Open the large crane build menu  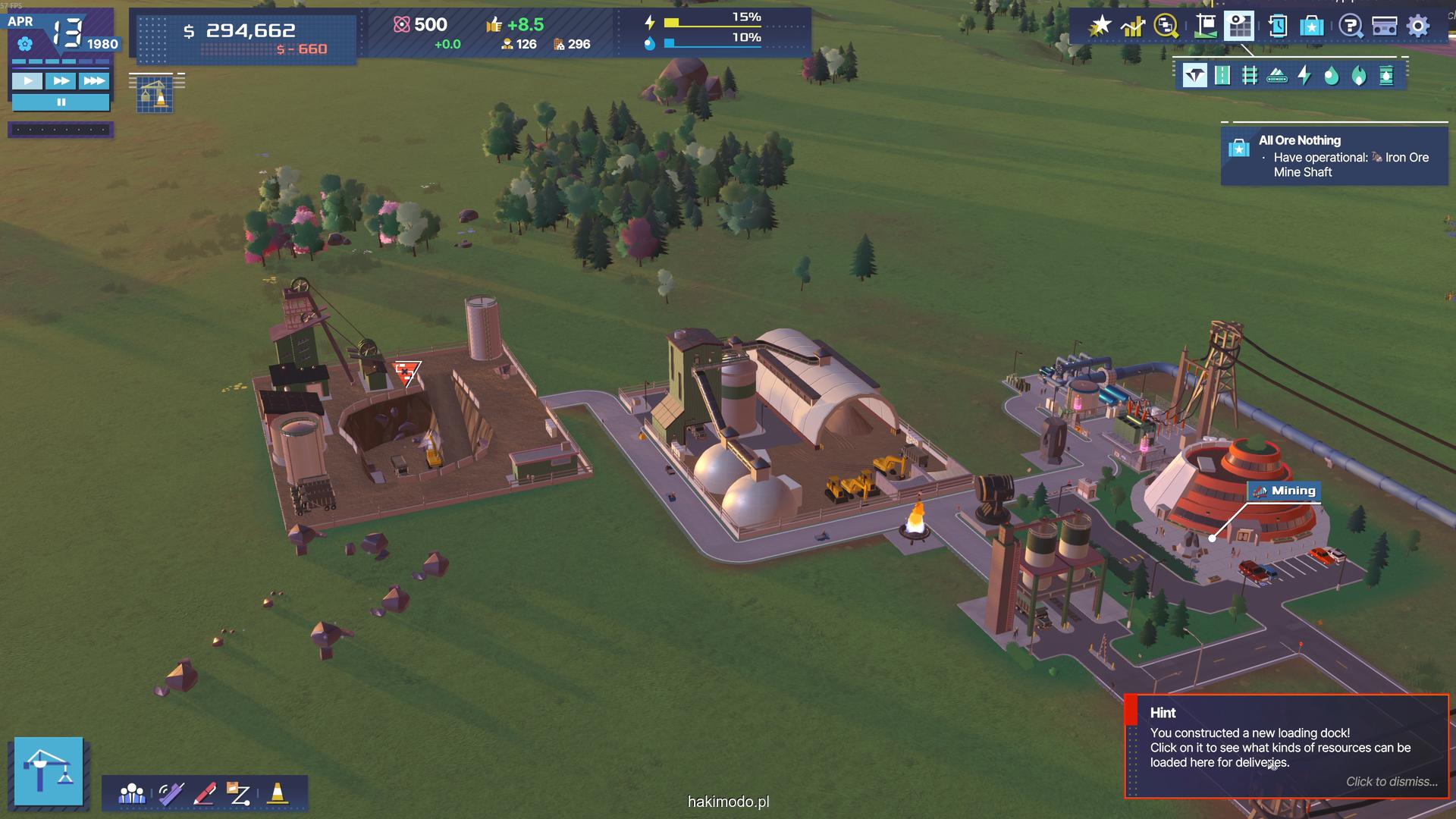click(x=49, y=770)
